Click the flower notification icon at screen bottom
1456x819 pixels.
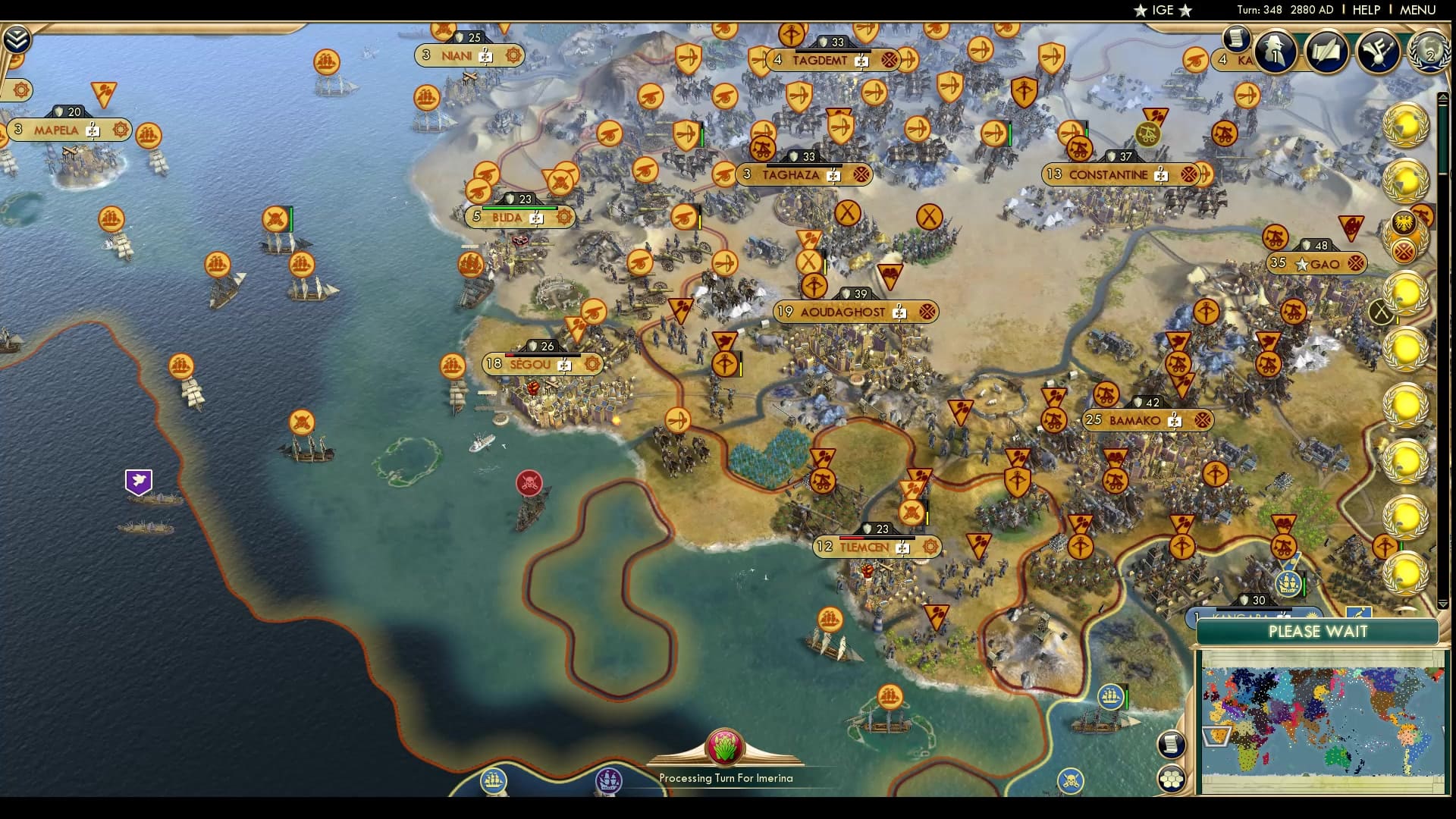coord(725,747)
